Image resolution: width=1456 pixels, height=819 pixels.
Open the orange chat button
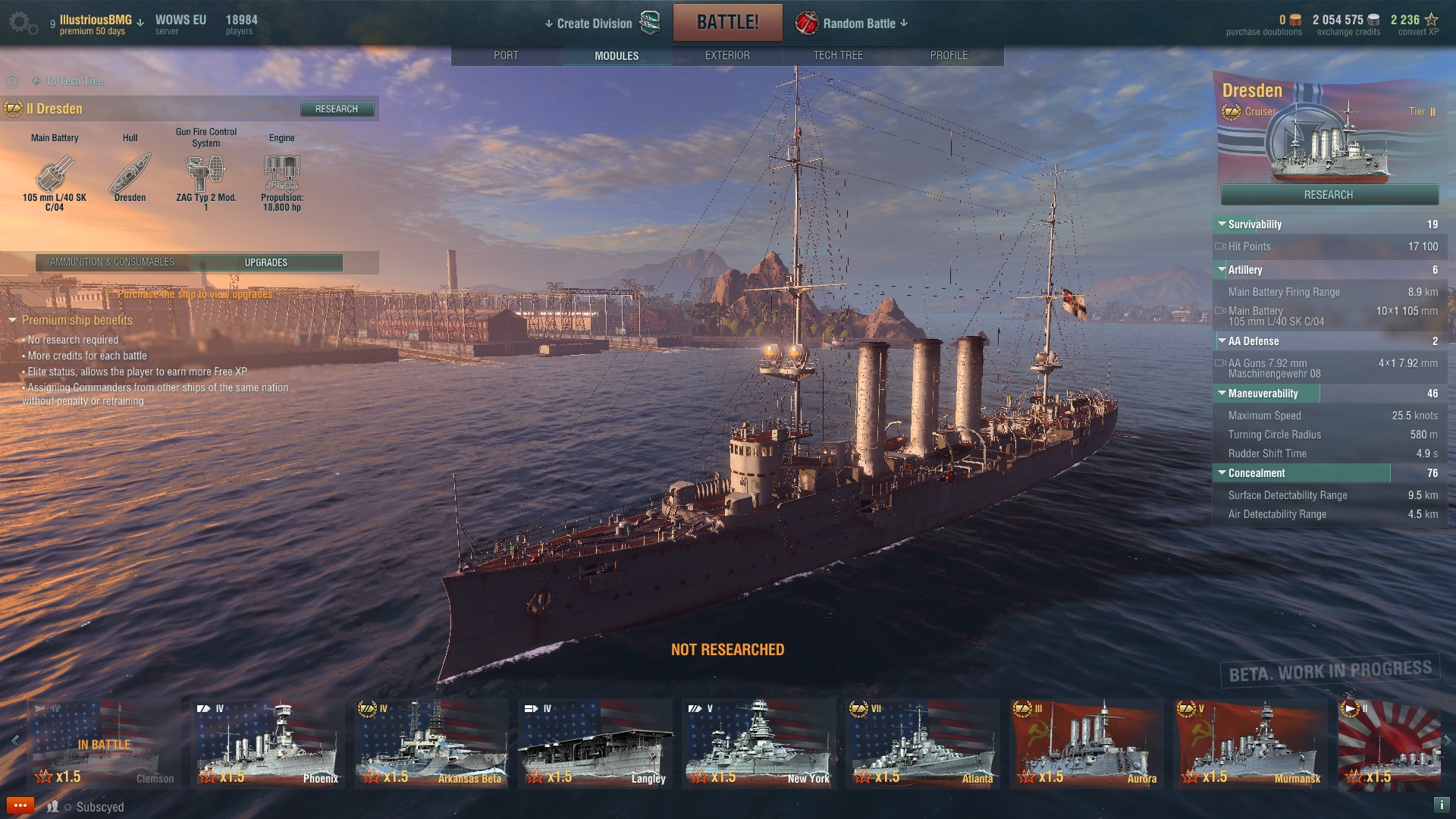[20, 805]
